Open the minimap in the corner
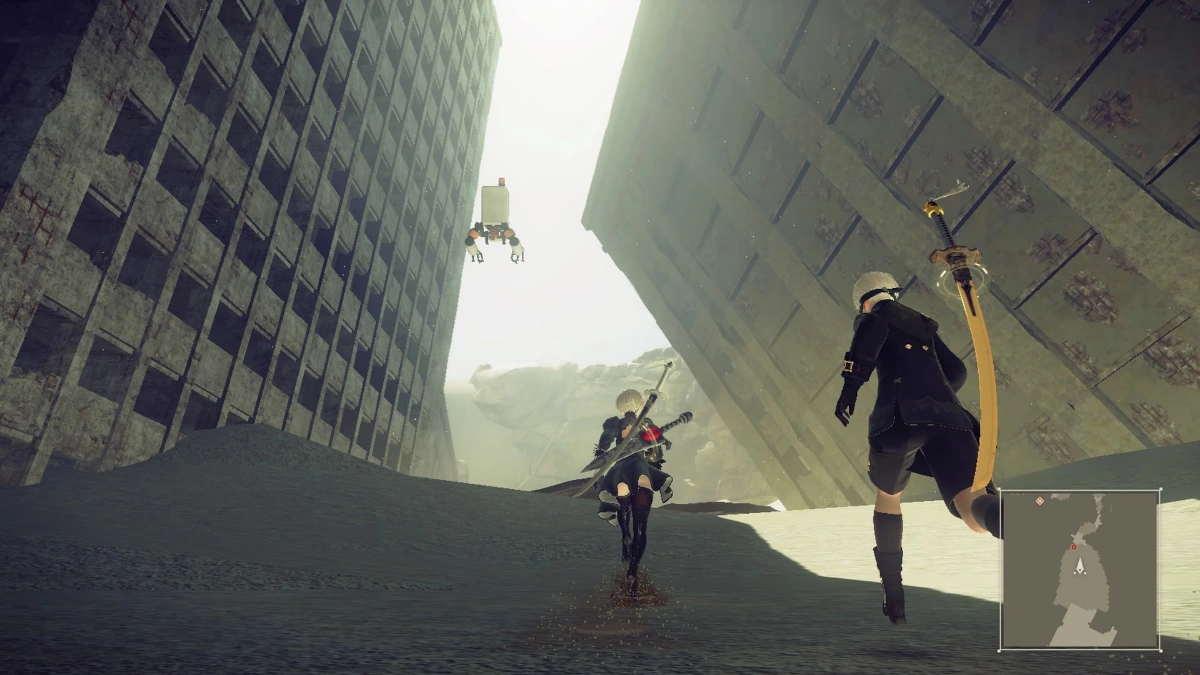1200x675 pixels. [1080, 568]
